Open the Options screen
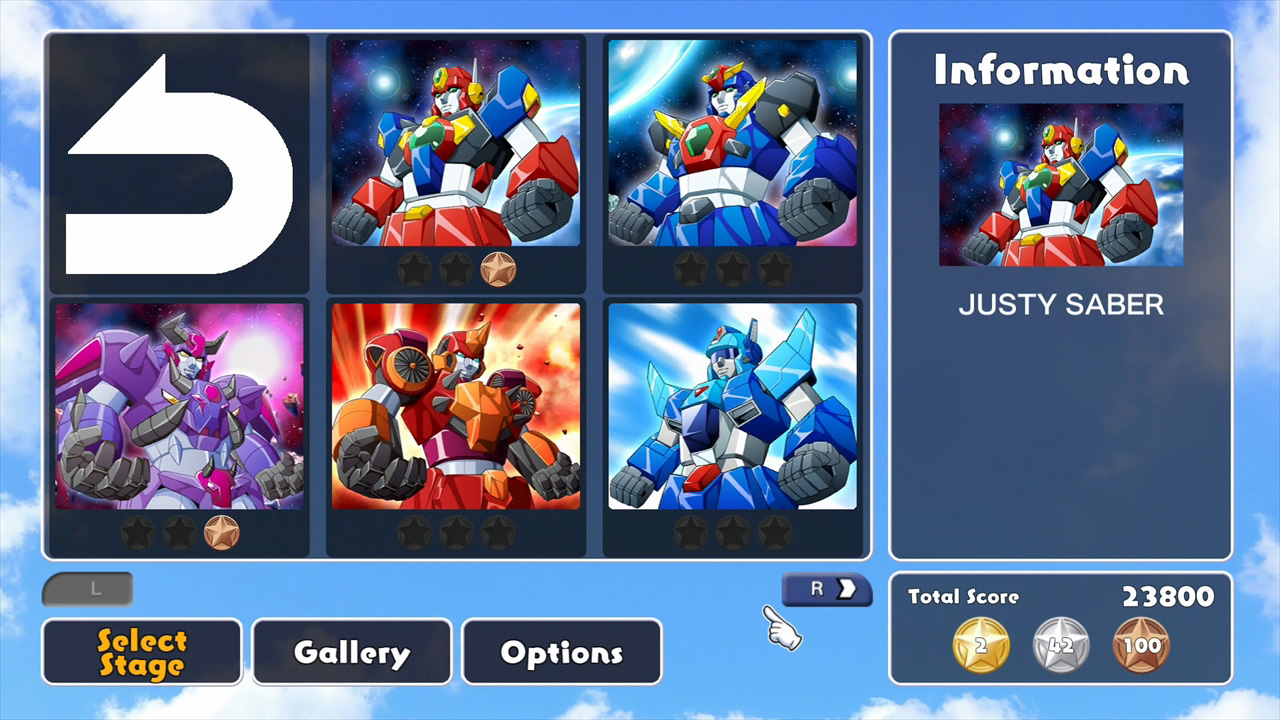 (x=561, y=652)
